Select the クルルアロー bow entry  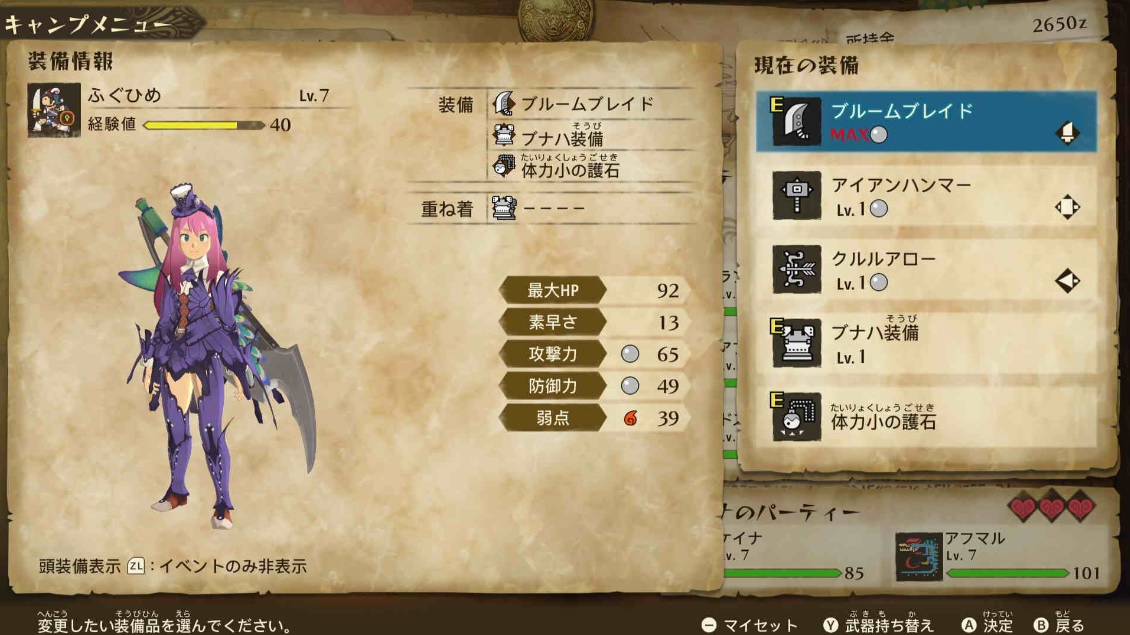tap(925, 270)
